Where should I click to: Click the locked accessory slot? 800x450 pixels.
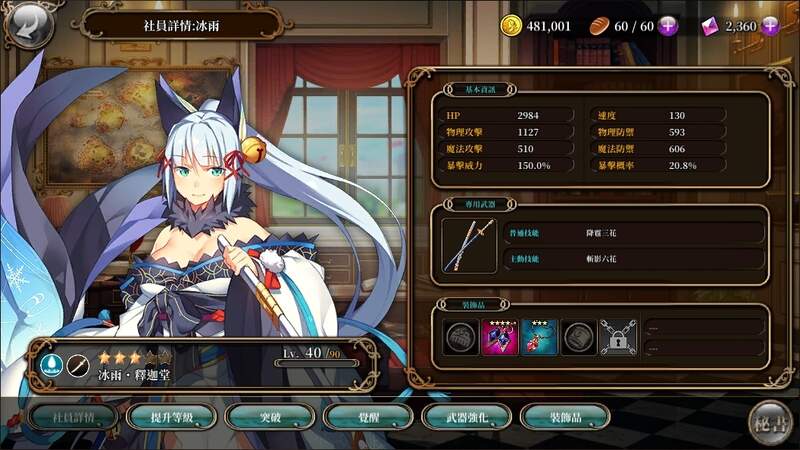617,337
